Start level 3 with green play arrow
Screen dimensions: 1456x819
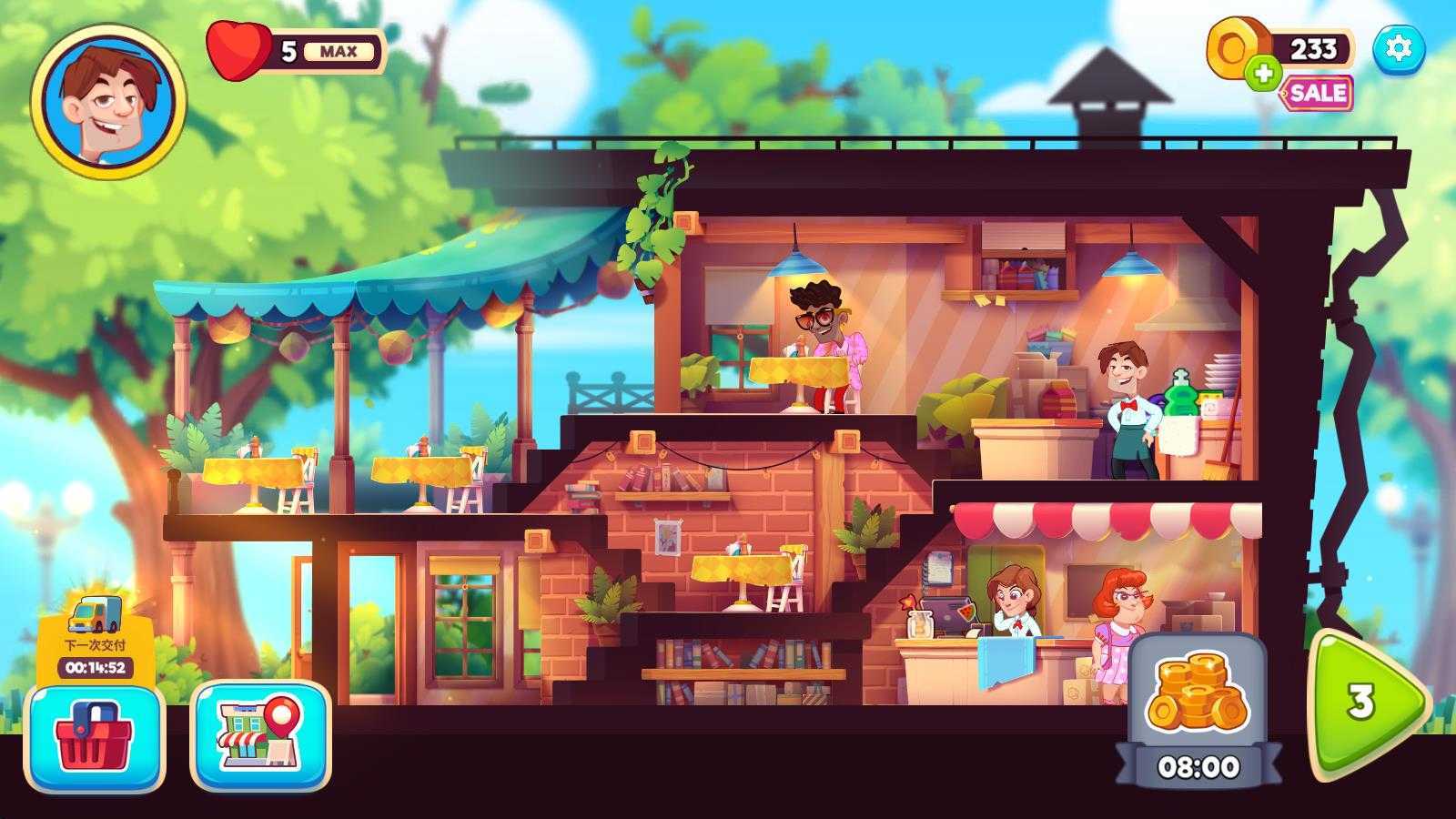point(1363,703)
